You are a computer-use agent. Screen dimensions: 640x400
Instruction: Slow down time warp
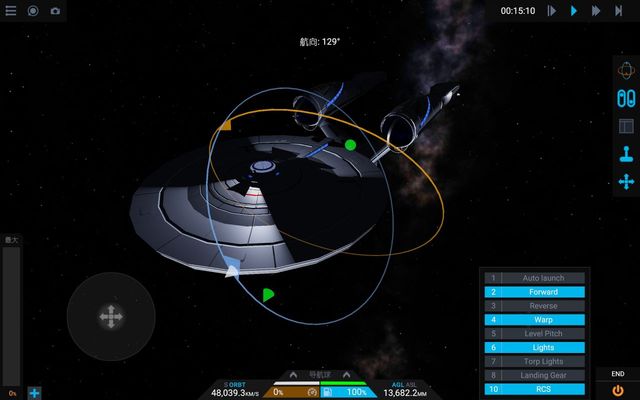coord(552,11)
